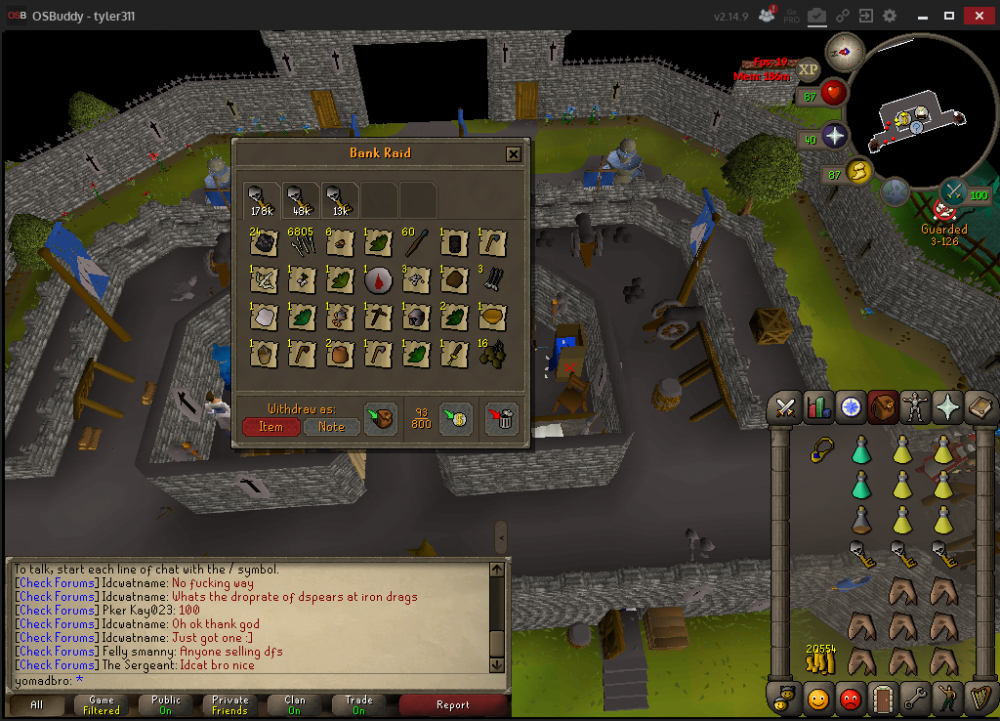Click the Report button in chat bar
Screen dimensions: 1000x721
click(x=452, y=705)
